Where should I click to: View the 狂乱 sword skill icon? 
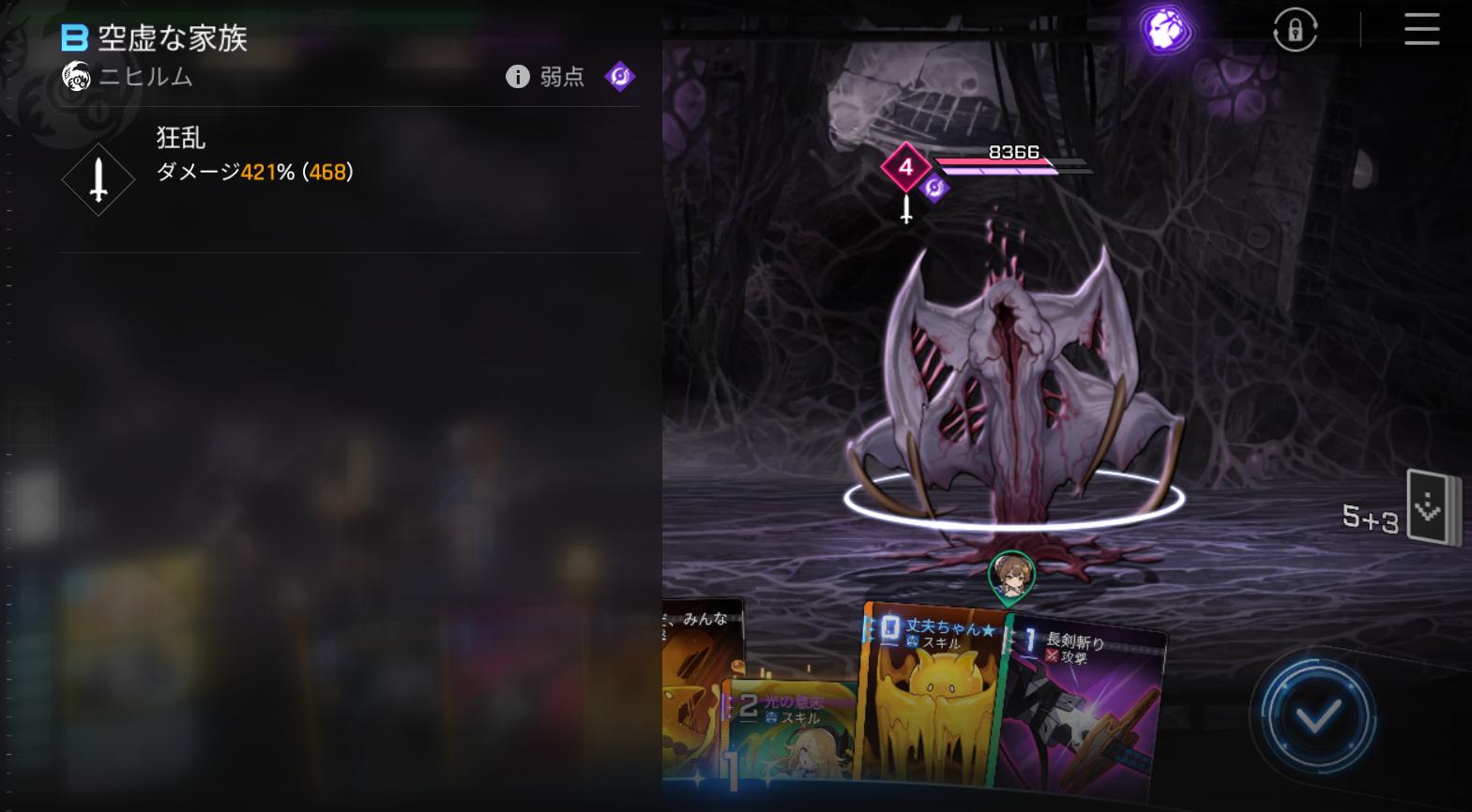point(99,179)
